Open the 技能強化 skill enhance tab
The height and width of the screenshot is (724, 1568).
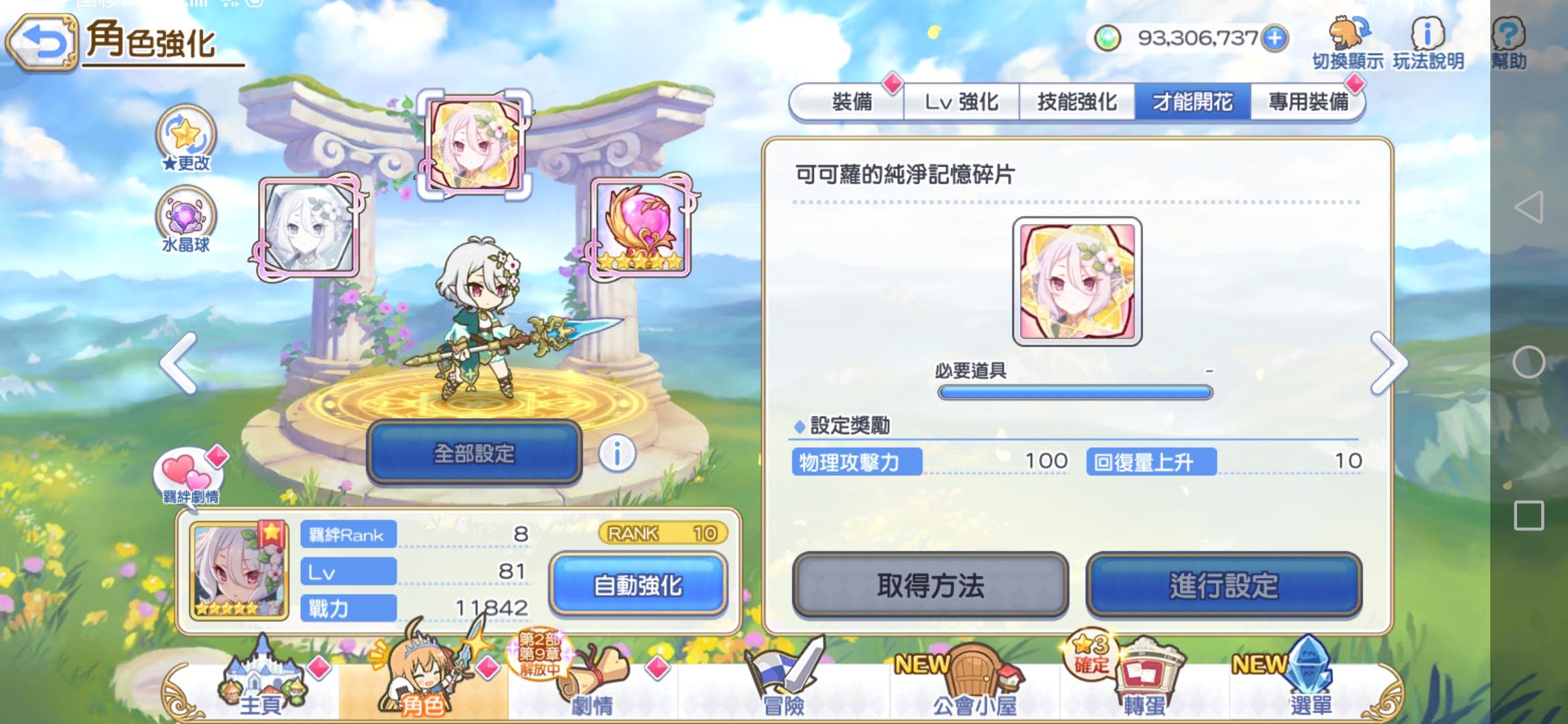tap(1077, 102)
